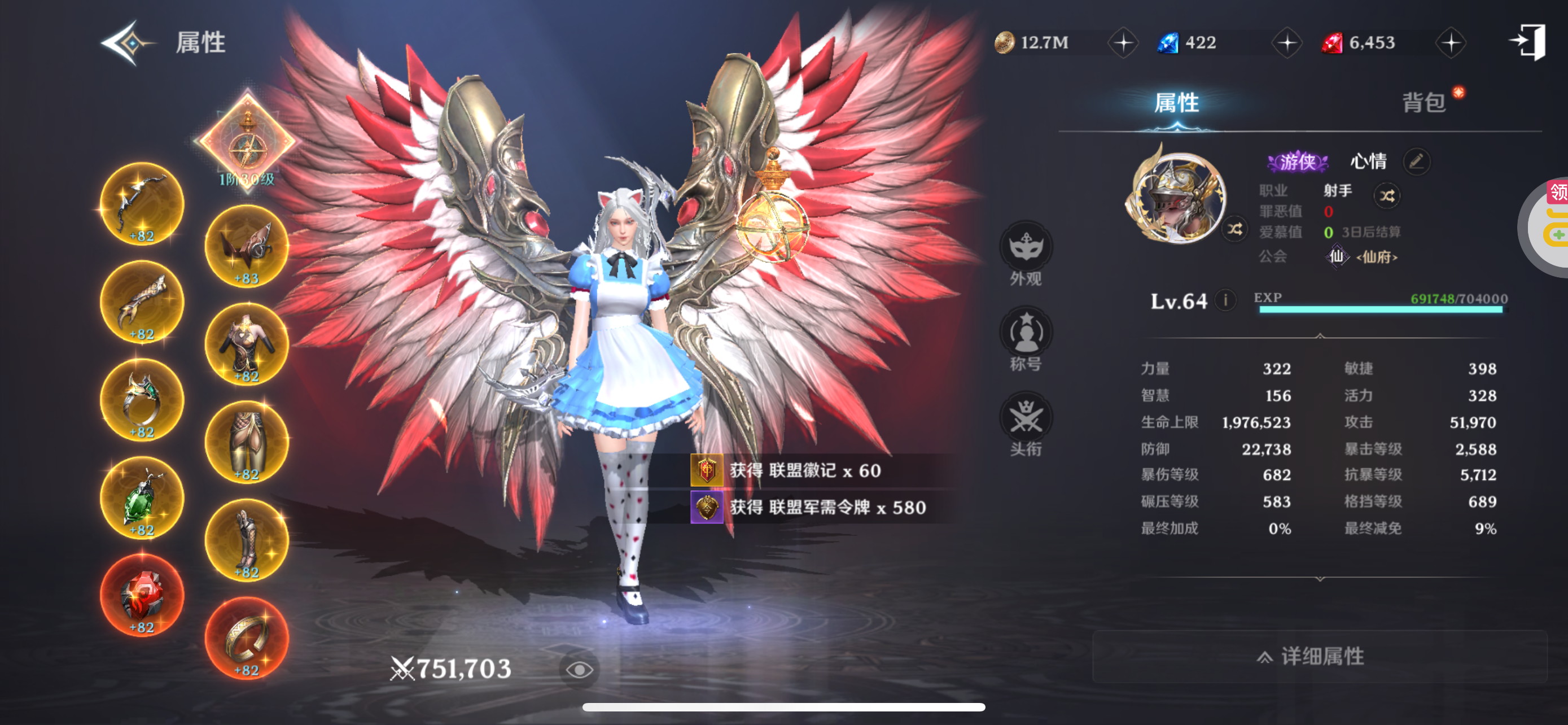Select the green gem pendant slot
This screenshot has height=725, width=1568.
tap(142, 498)
